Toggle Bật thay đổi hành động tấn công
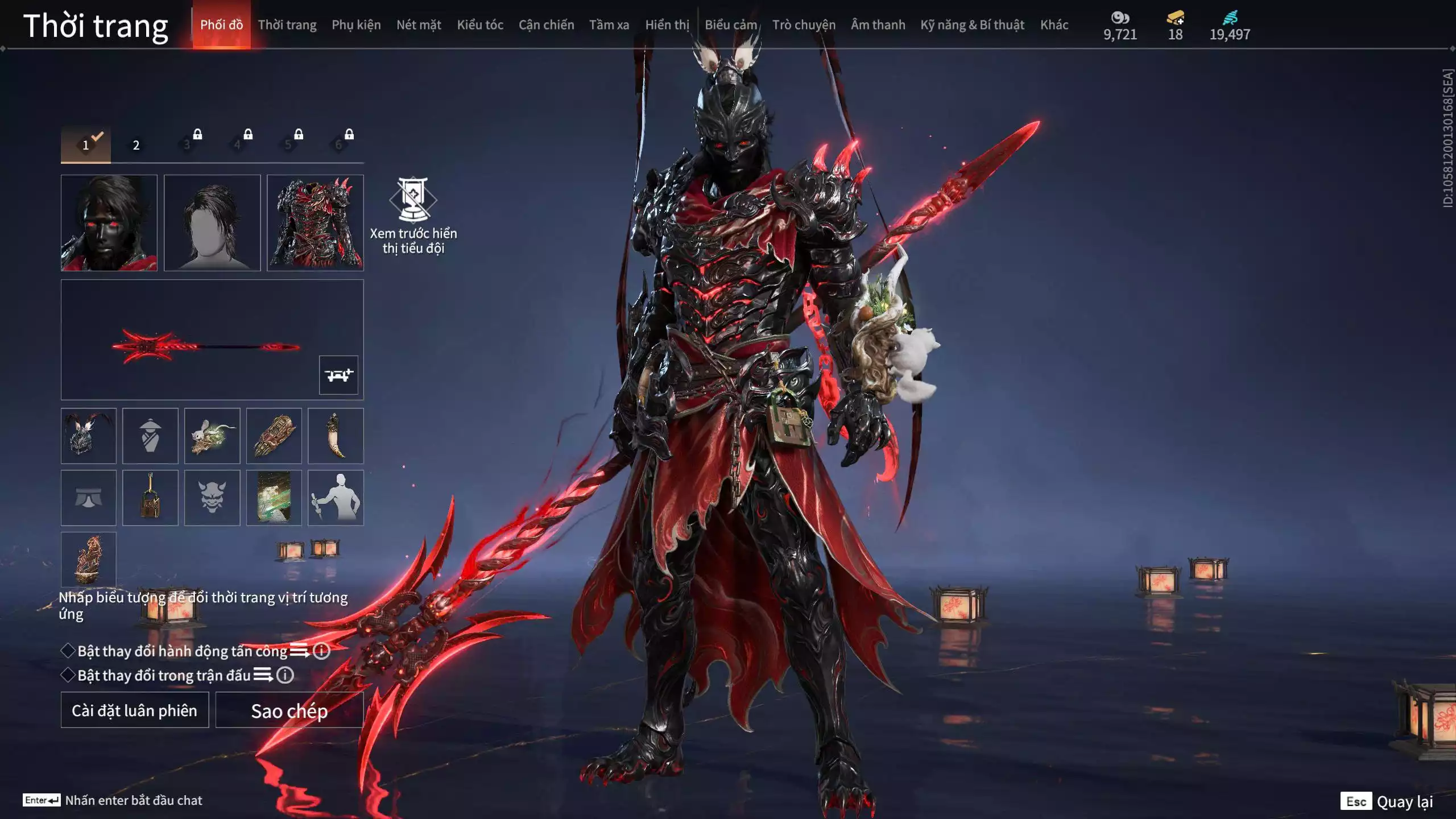The width and height of the screenshot is (1456, 819). coord(68,651)
